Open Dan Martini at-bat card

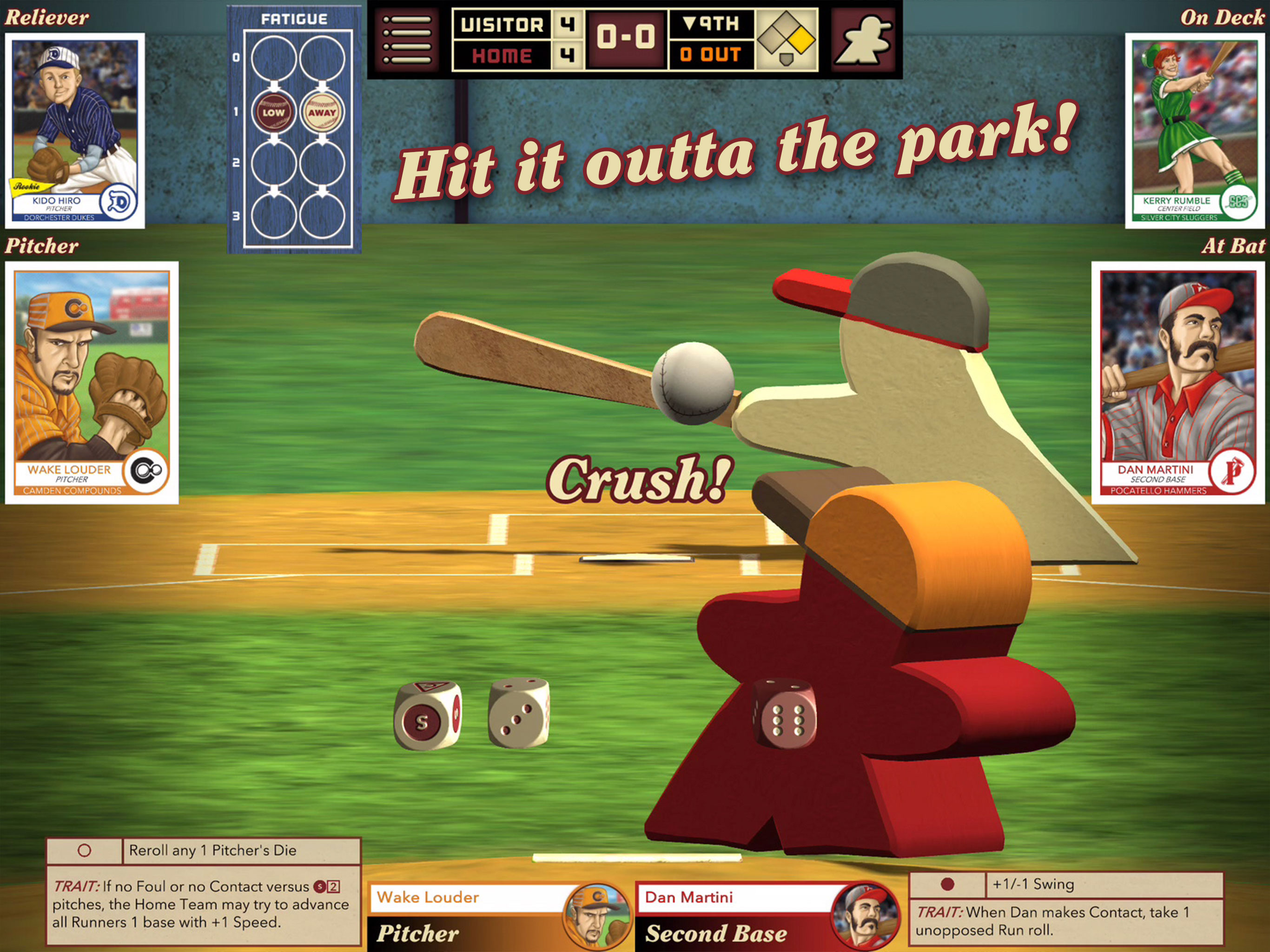click(1177, 383)
